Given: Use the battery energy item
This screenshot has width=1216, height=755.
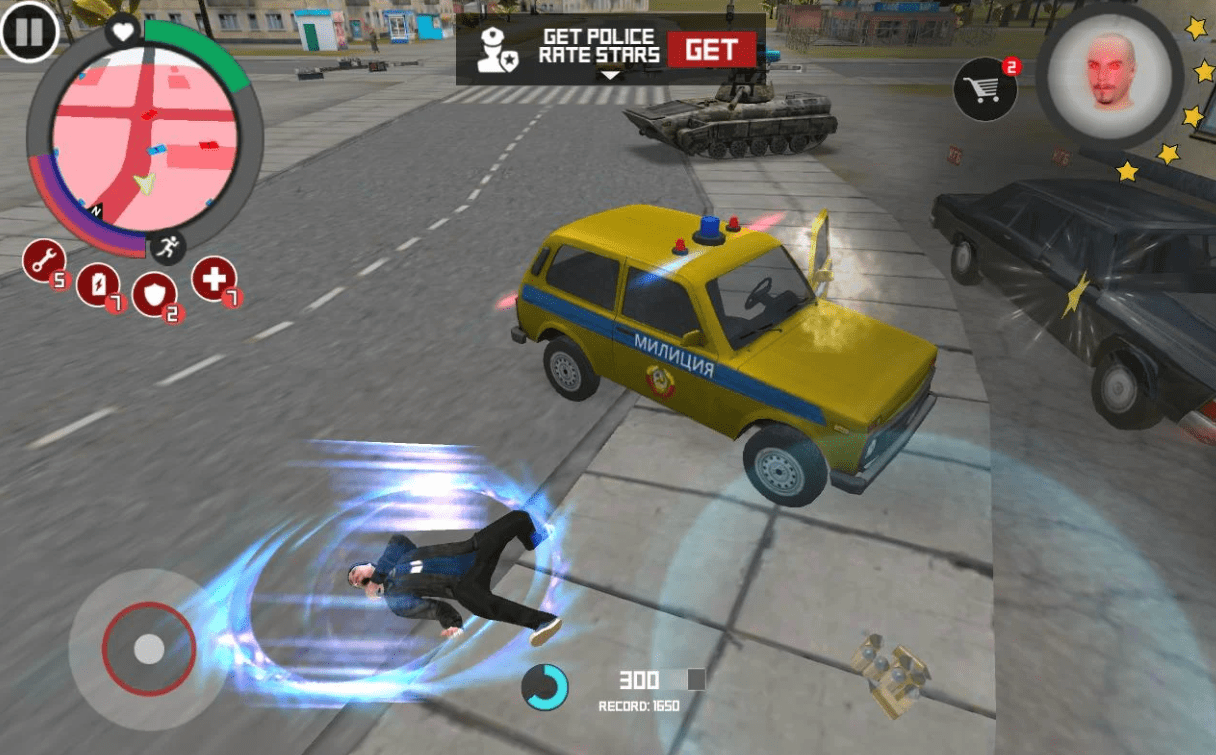Looking at the screenshot, I should [98, 284].
